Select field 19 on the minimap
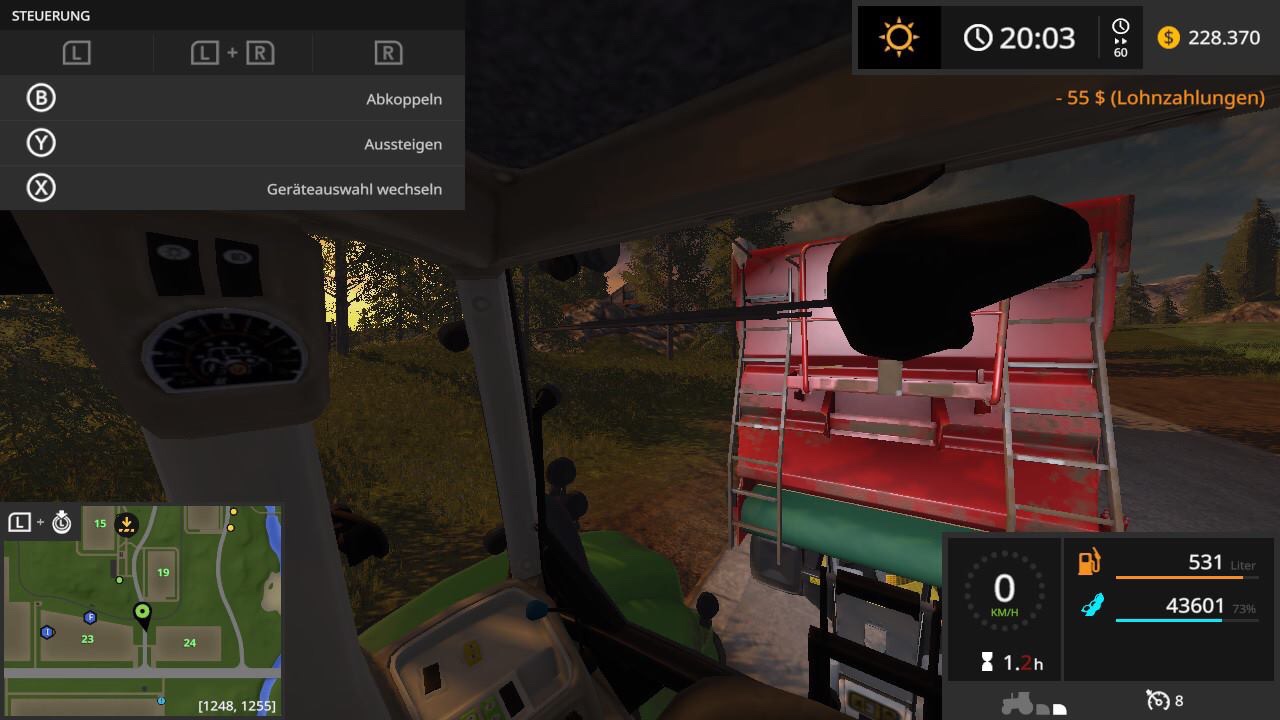Screen dimensions: 1280x720 coord(163,572)
